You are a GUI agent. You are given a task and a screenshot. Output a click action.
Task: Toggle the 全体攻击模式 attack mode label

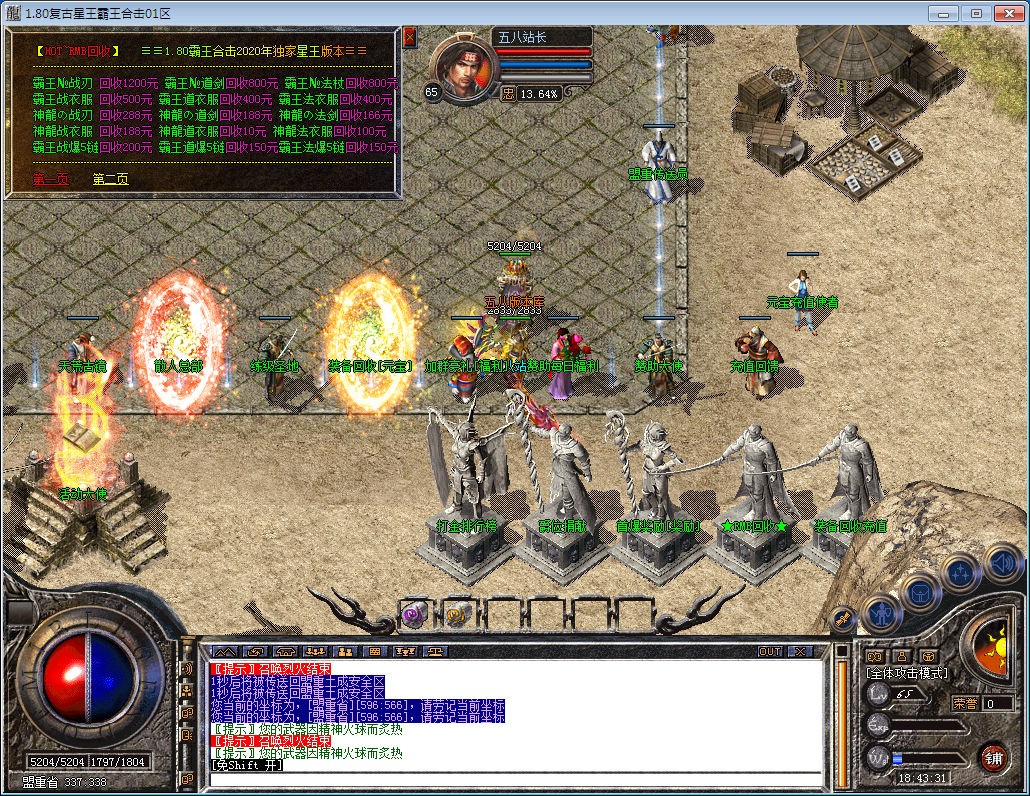pos(906,673)
